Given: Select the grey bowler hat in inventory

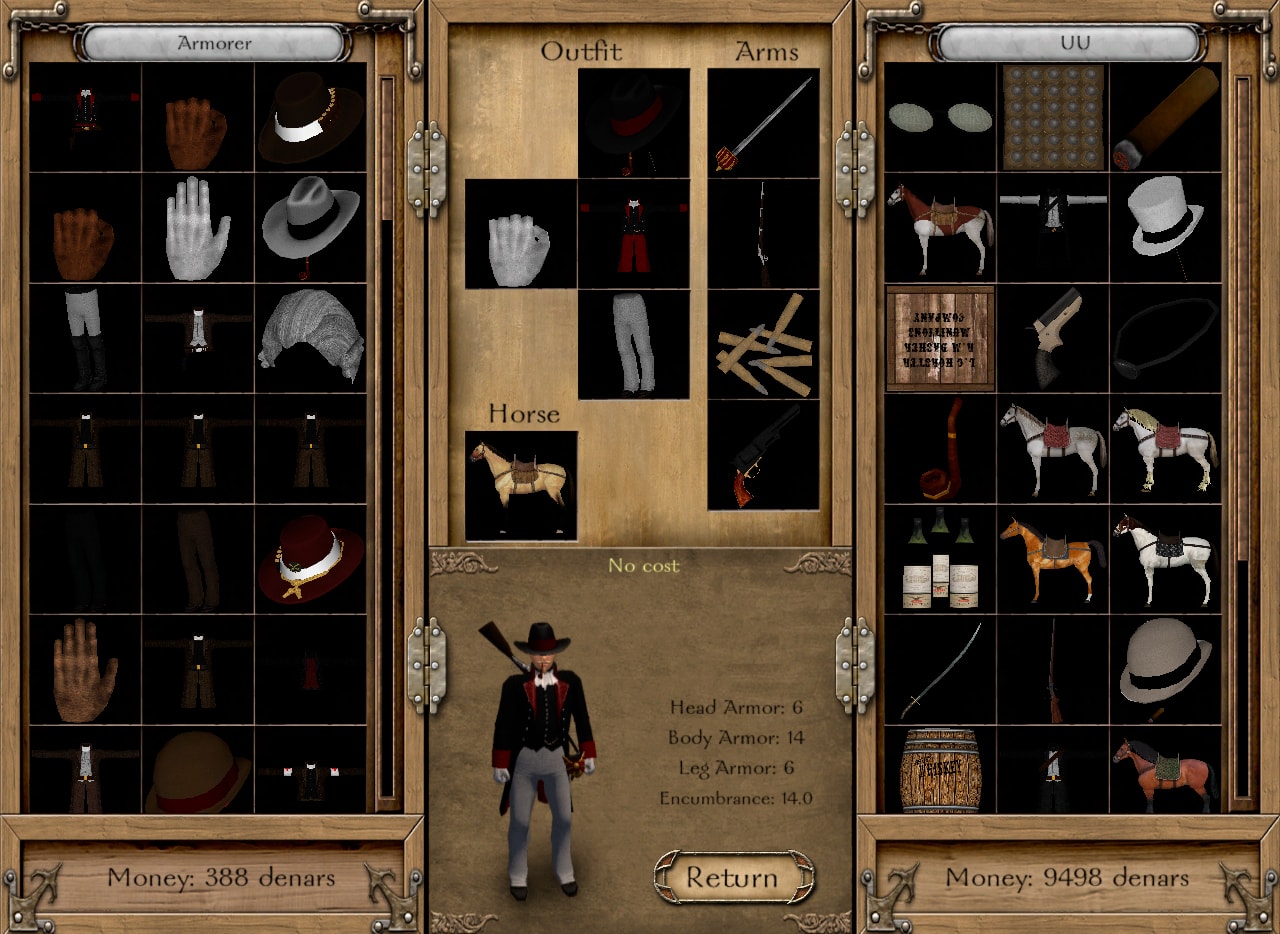Looking at the screenshot, I should pyautogui.click(x=1165, y=669).
